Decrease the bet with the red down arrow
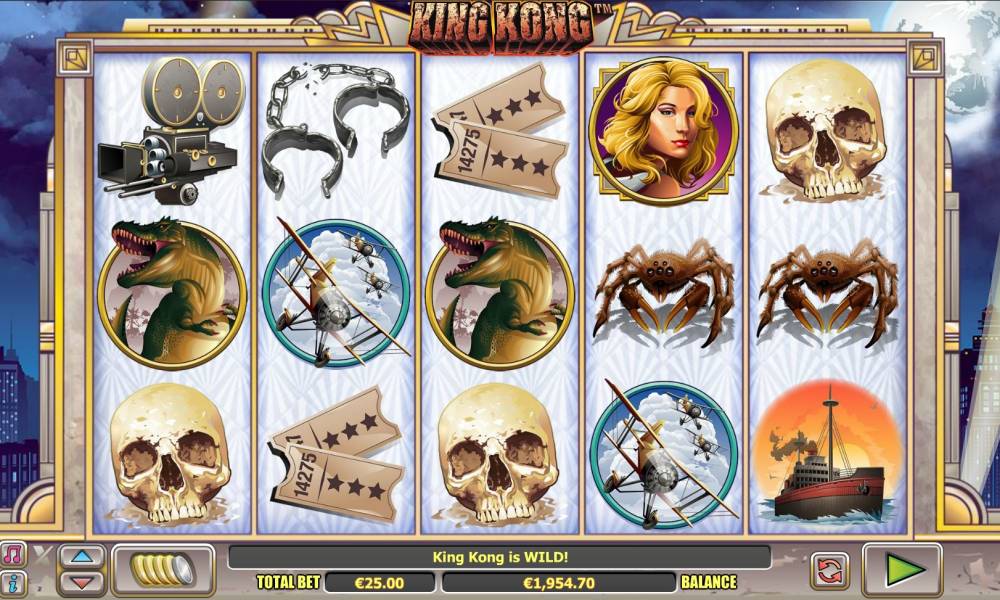The image size is (1000, 600). 82,581
